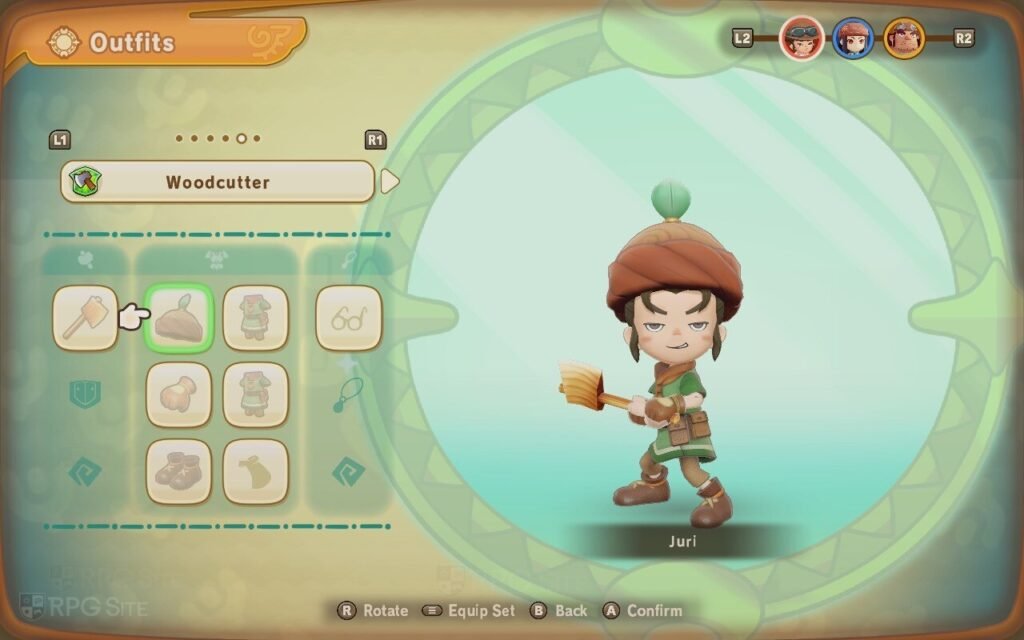The image size is (1024, 640).
Task: Select the empty necklace slot
Action: tap(349, 394)
